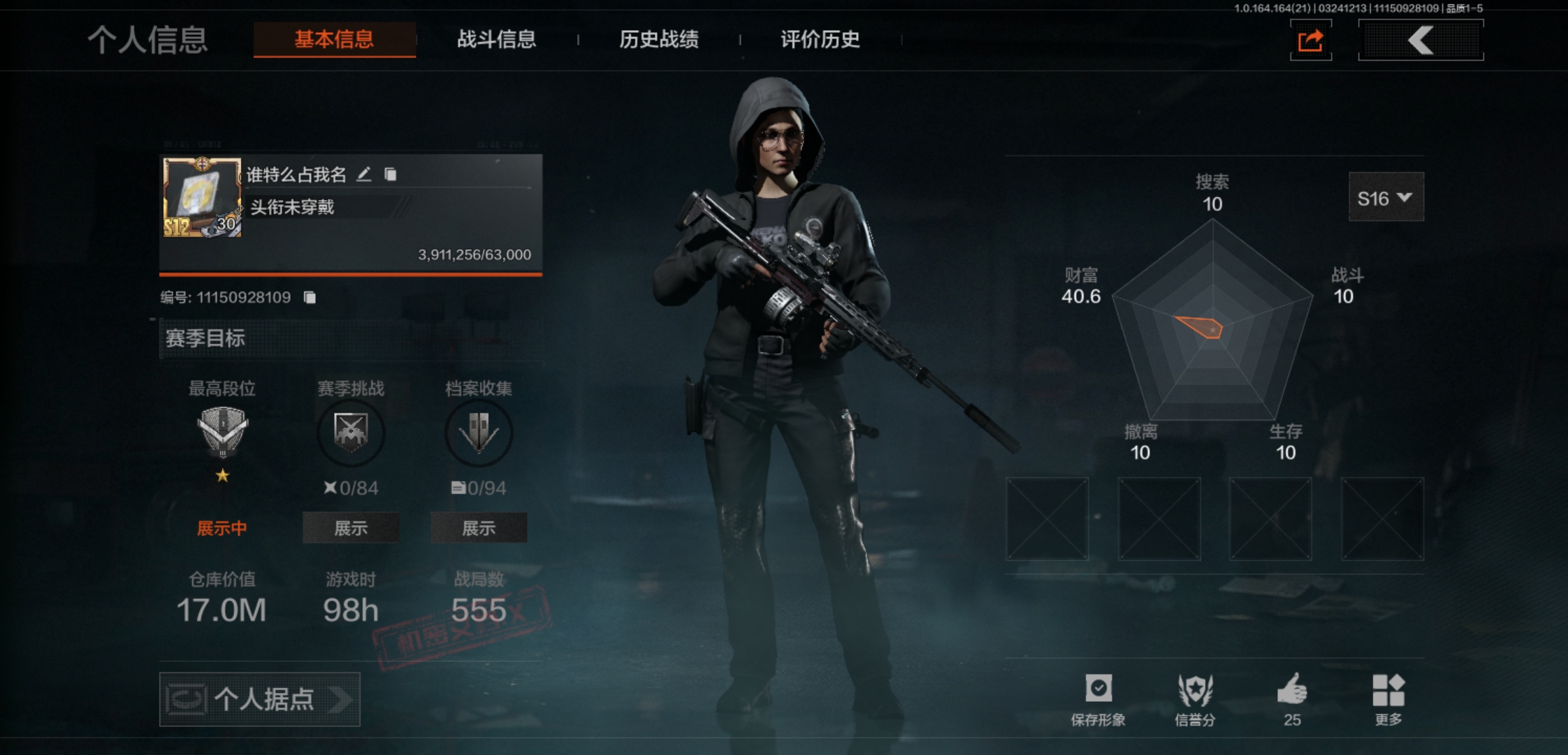Give a thumbs-up like
1568x755 pixels.
(x=1292, y=699)
